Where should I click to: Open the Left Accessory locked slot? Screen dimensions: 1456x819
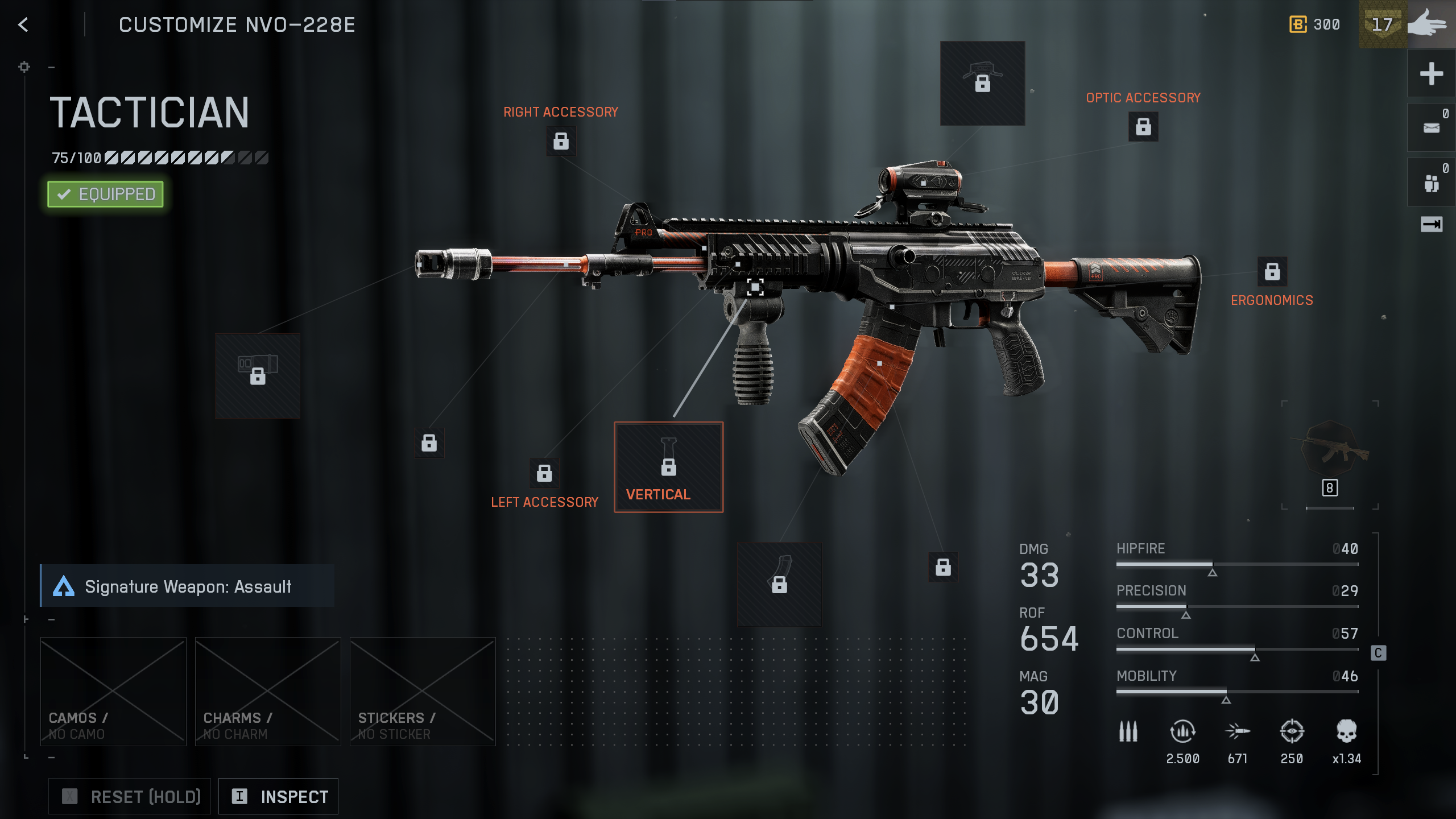(544, 473)
